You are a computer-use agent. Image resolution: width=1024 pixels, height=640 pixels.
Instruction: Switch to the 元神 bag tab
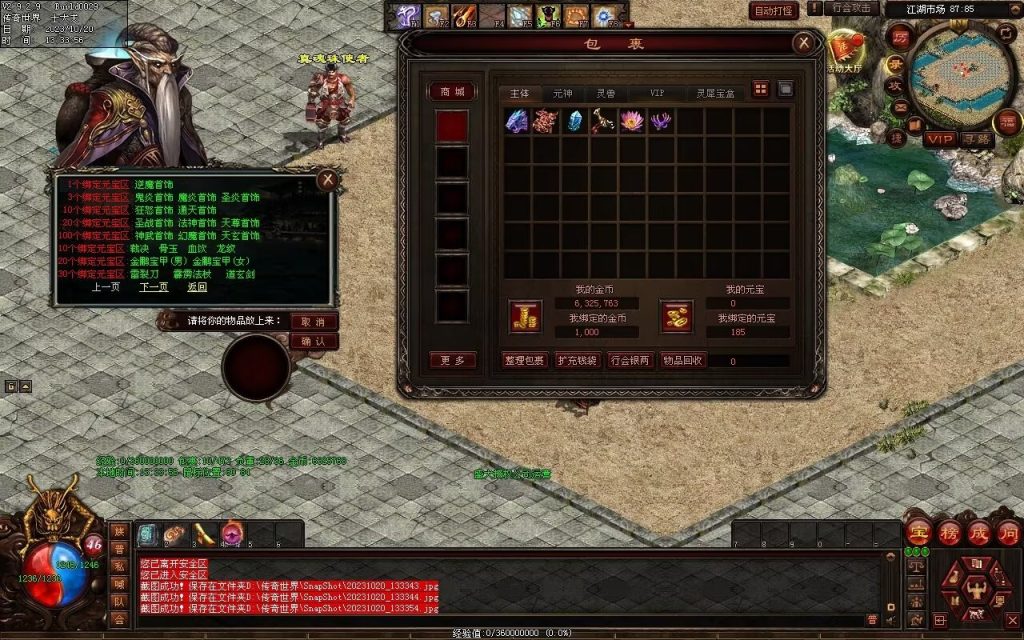coord(563,92)
